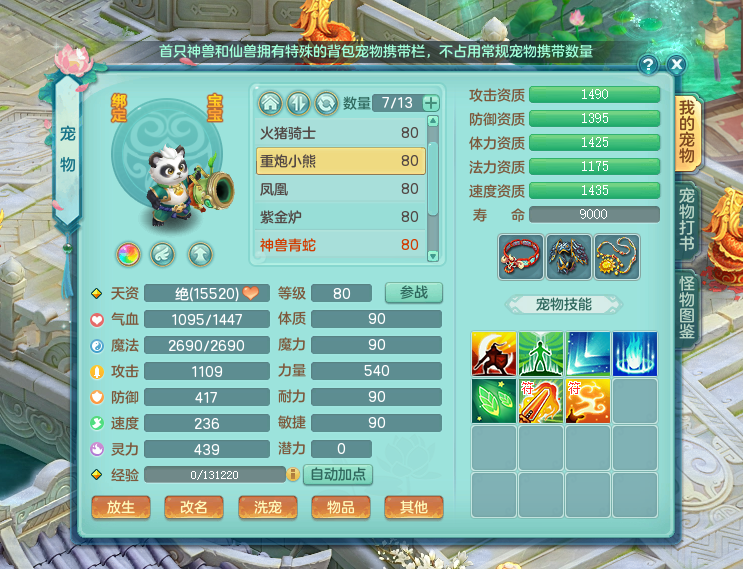Expand pet capacity with plus button

431,103
